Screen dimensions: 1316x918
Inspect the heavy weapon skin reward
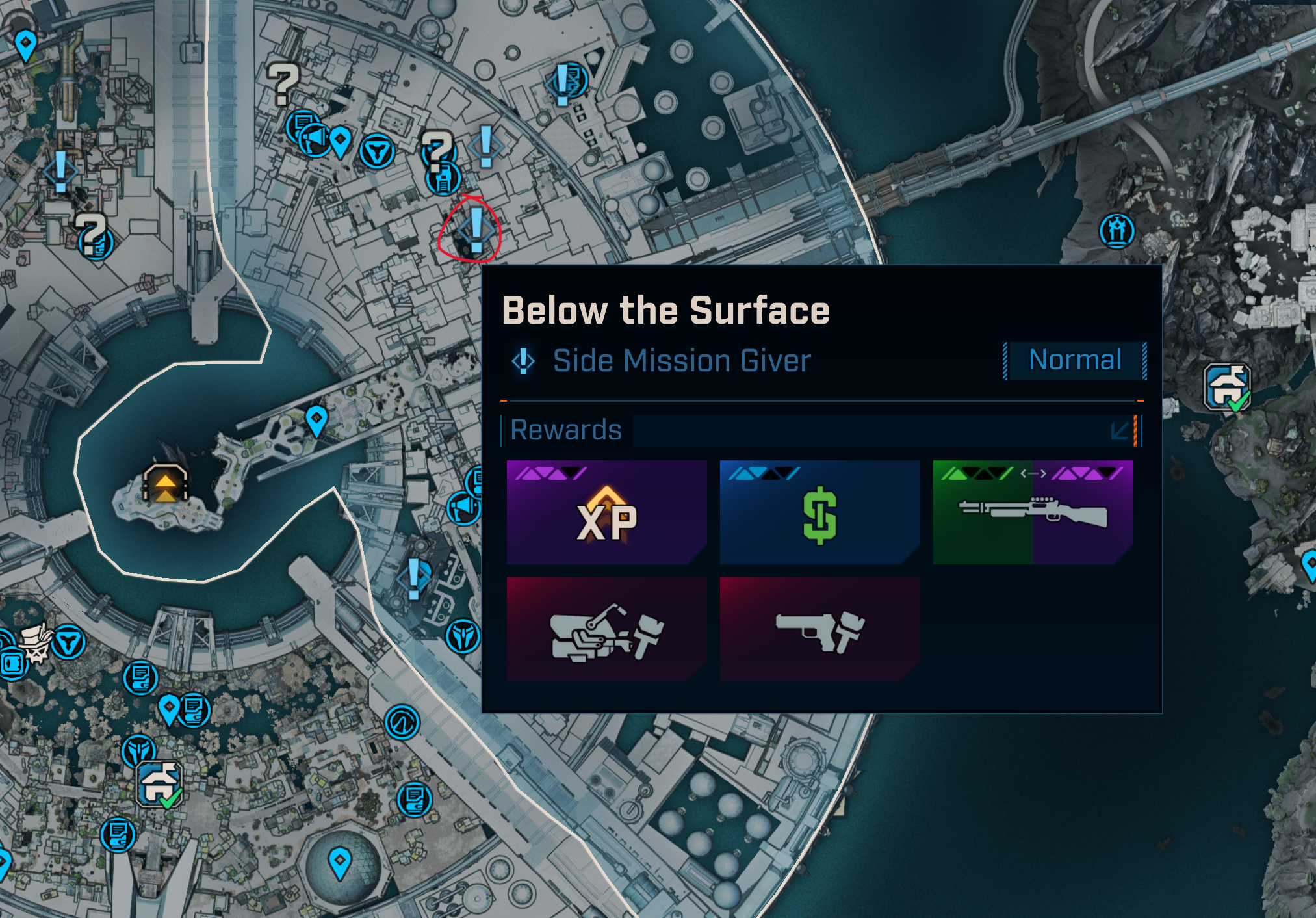click(x=606, y=629)
